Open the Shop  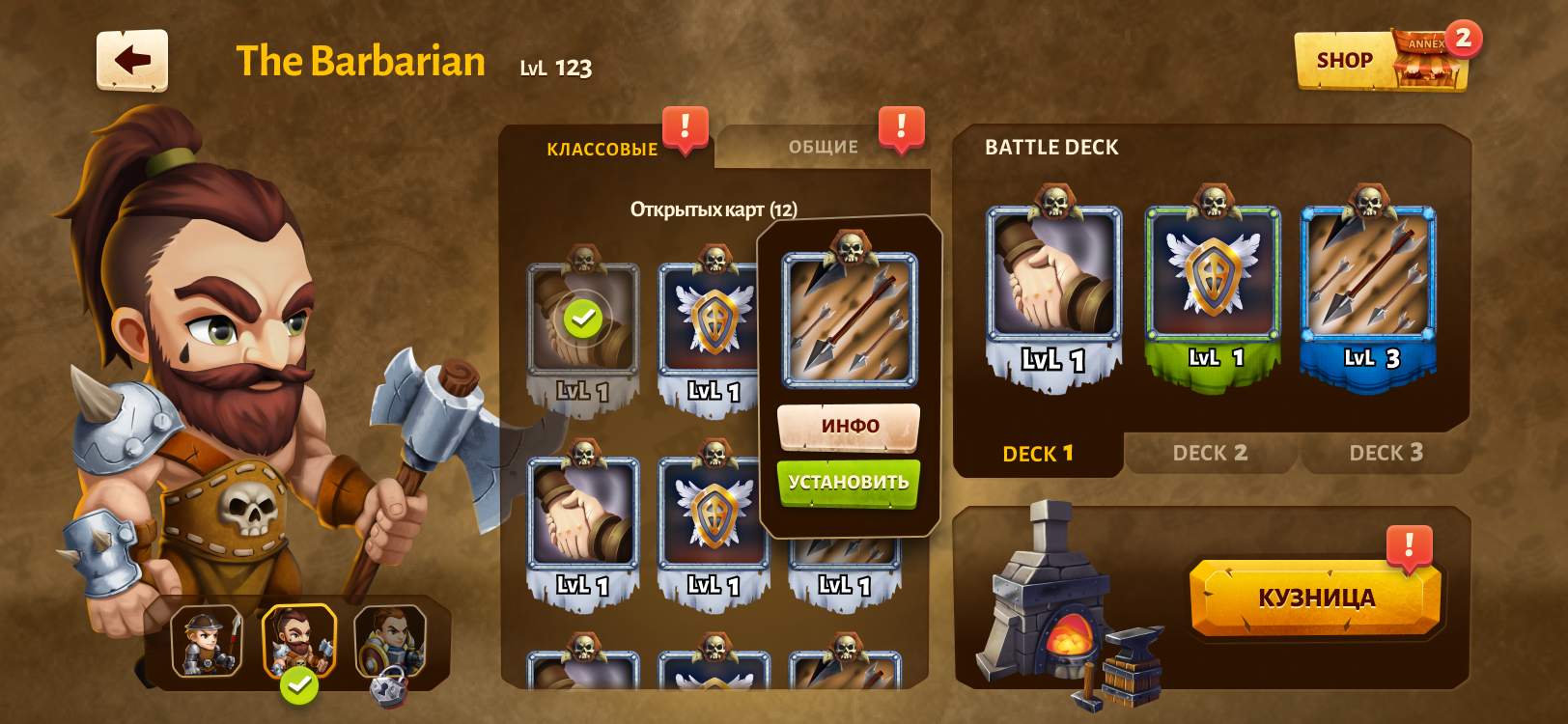pyautogui.click(x=1344, y=61)
